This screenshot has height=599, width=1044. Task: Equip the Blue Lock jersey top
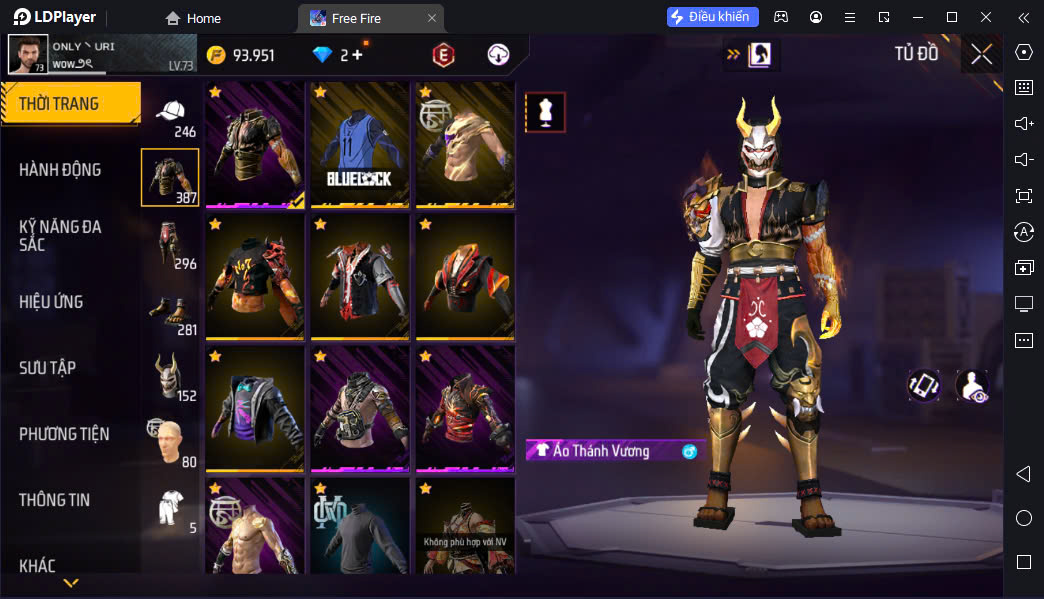[360, 144]
